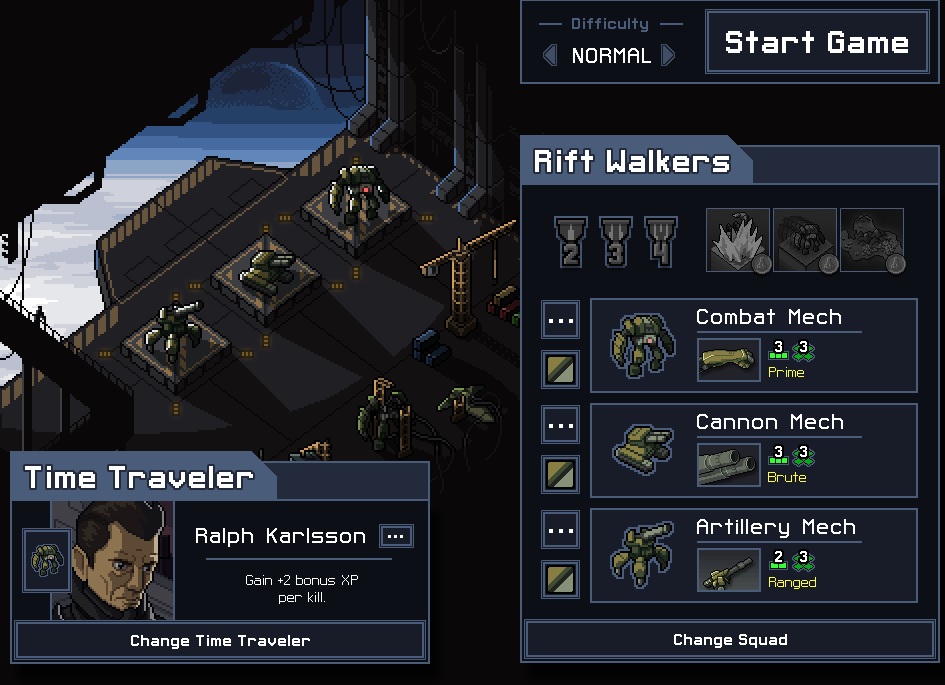
Task: Open the Artillery Mech ellipsis options
Action: coord(561,530)
